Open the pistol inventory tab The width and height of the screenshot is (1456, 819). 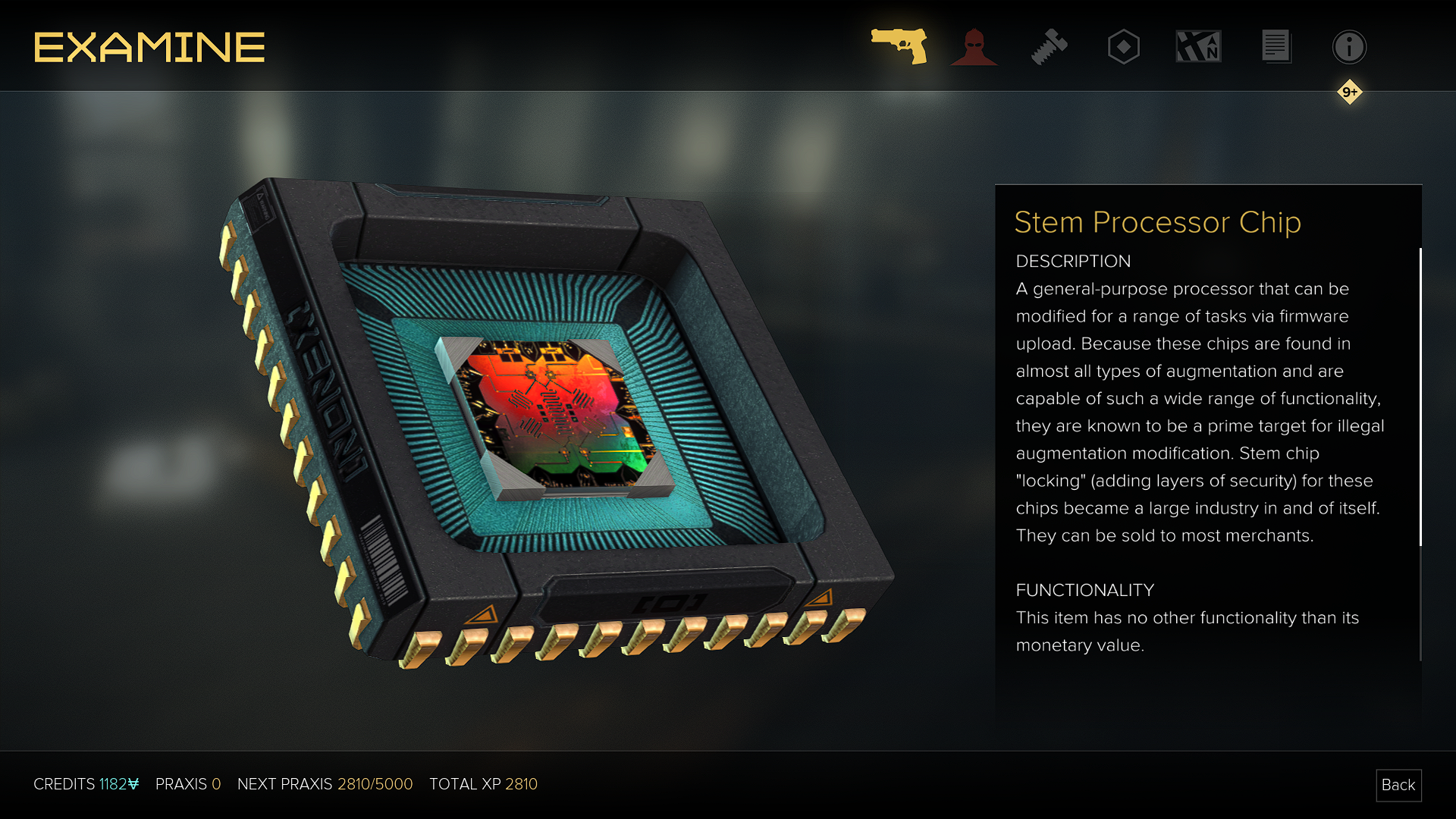coord(899,46)
